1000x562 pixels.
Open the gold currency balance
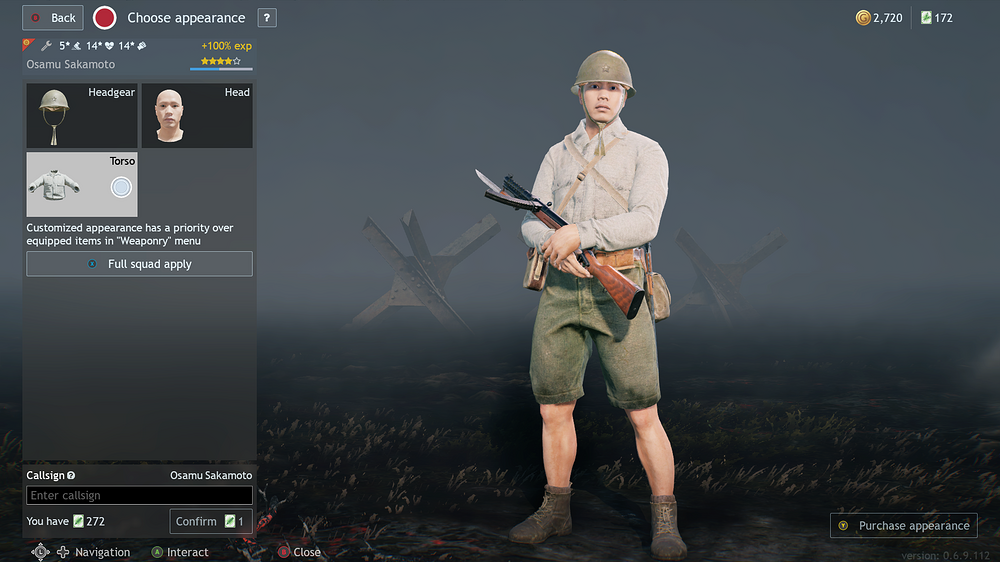coord(879,18)
